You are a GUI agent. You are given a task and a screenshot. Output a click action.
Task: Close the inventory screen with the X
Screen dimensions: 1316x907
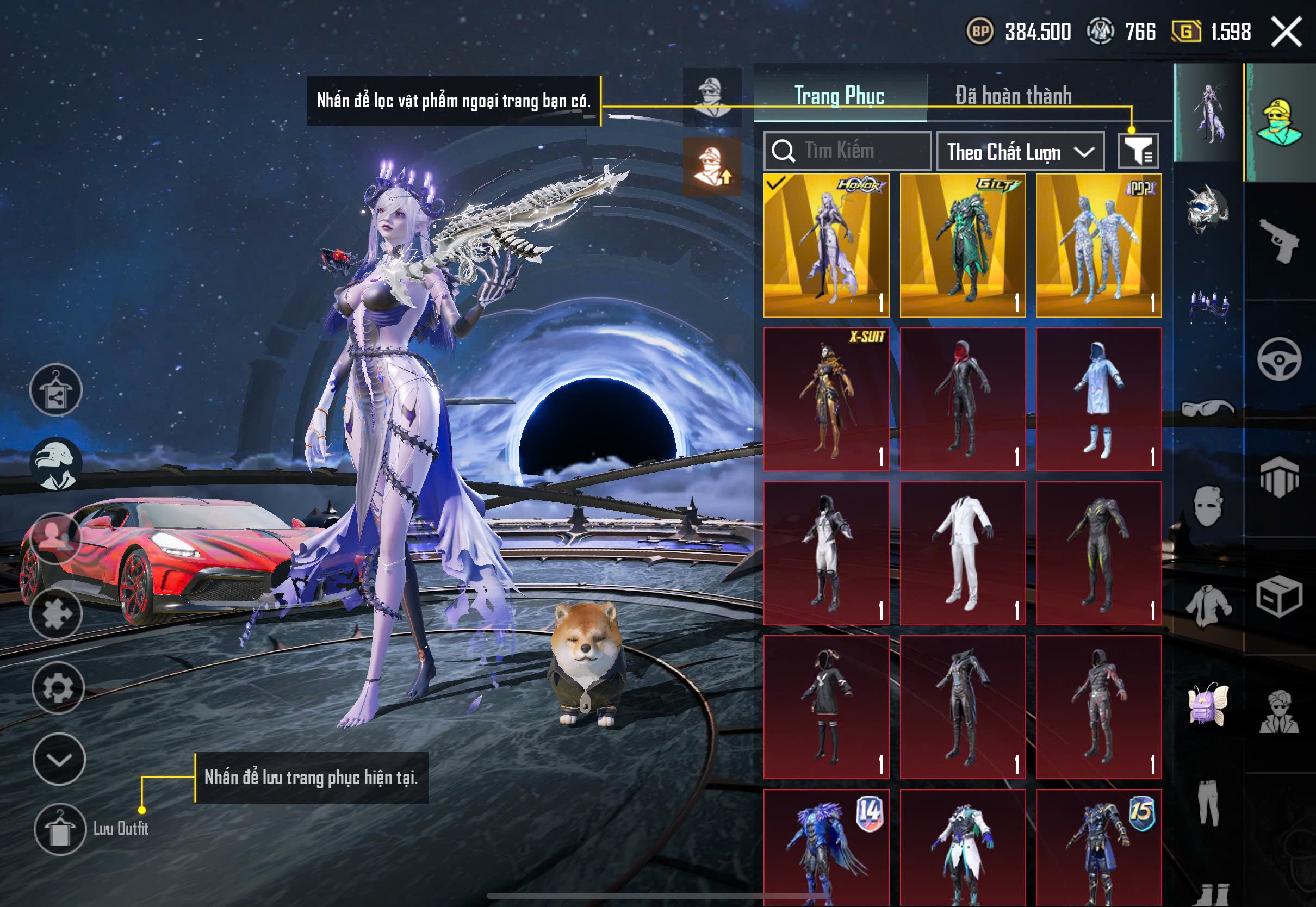pyautogui.click(x=1286, y=32)
